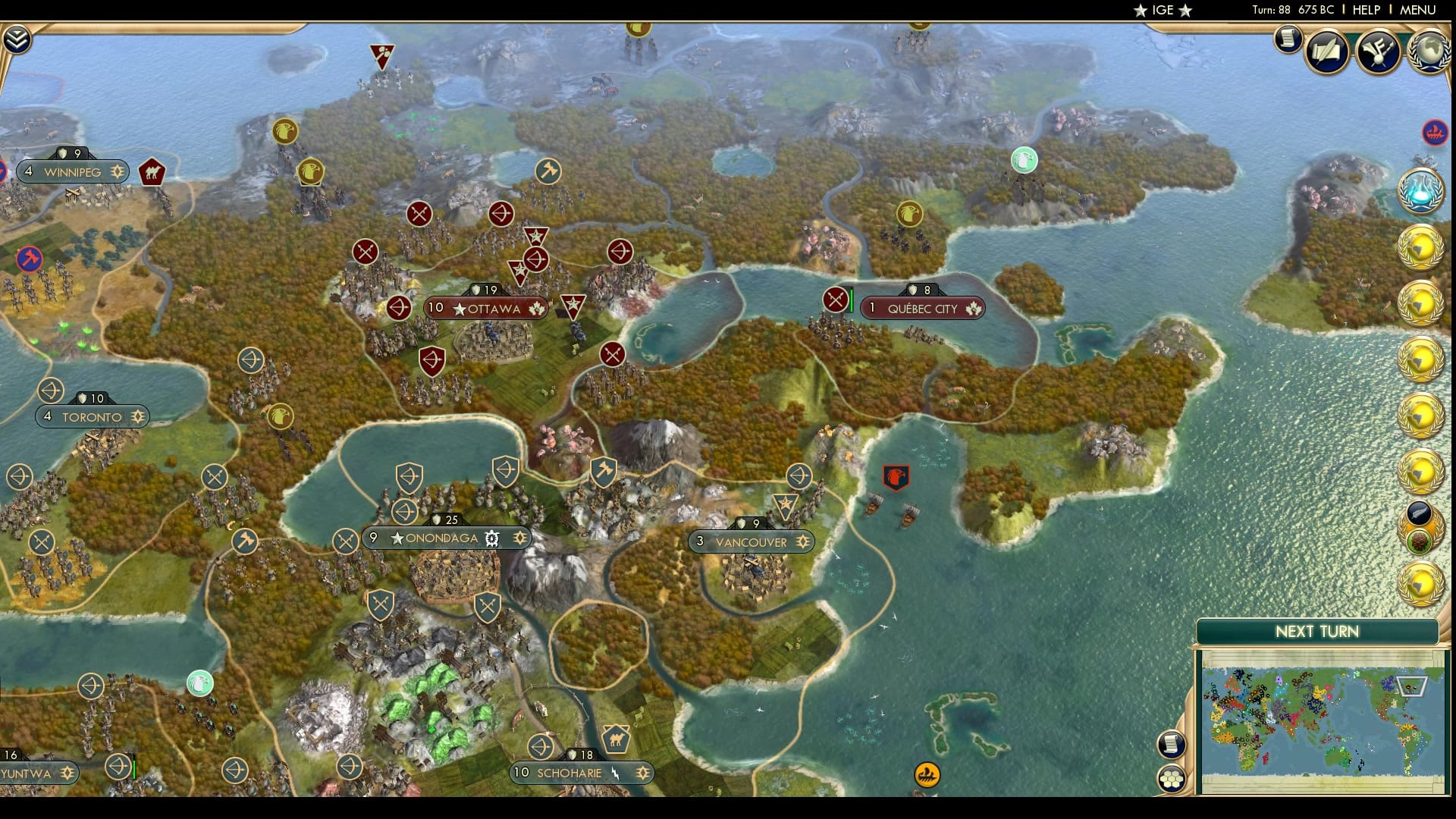The image size is (1456, 819).
Task: Click the red barbarian galley alert icon
Action: pos(1433,130)
